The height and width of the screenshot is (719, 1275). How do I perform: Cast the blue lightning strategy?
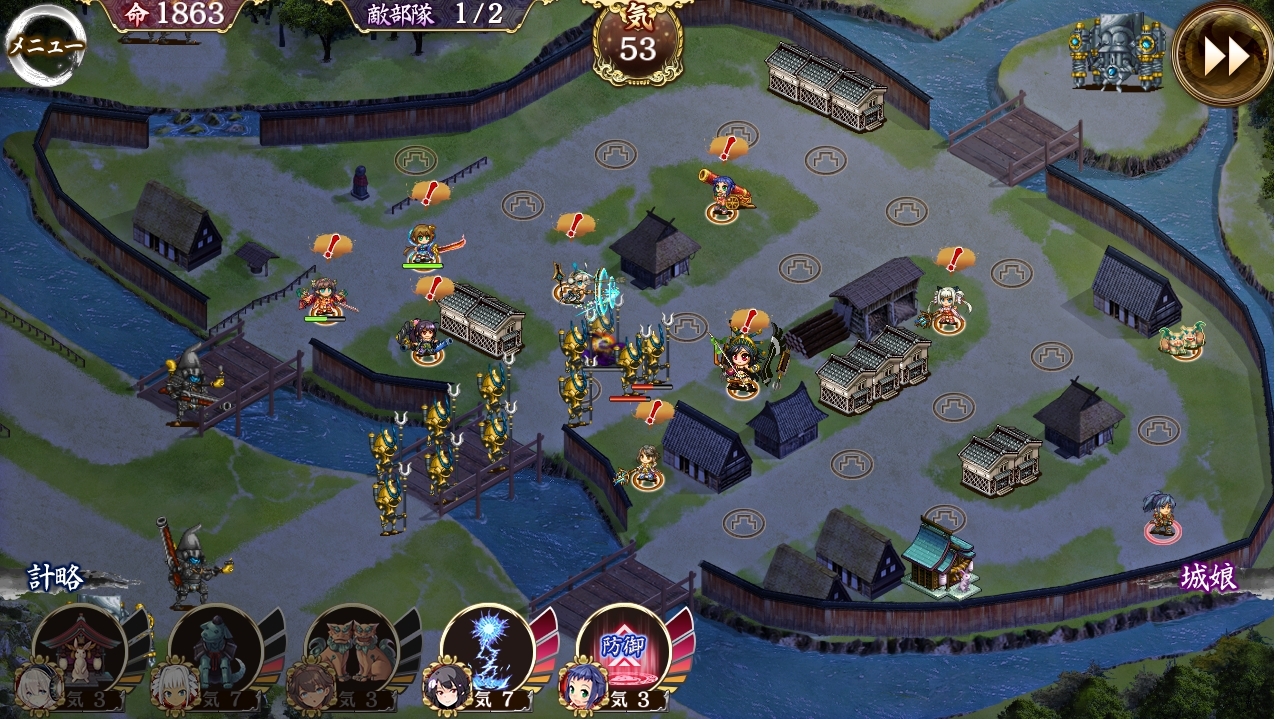tap(486, 648)
